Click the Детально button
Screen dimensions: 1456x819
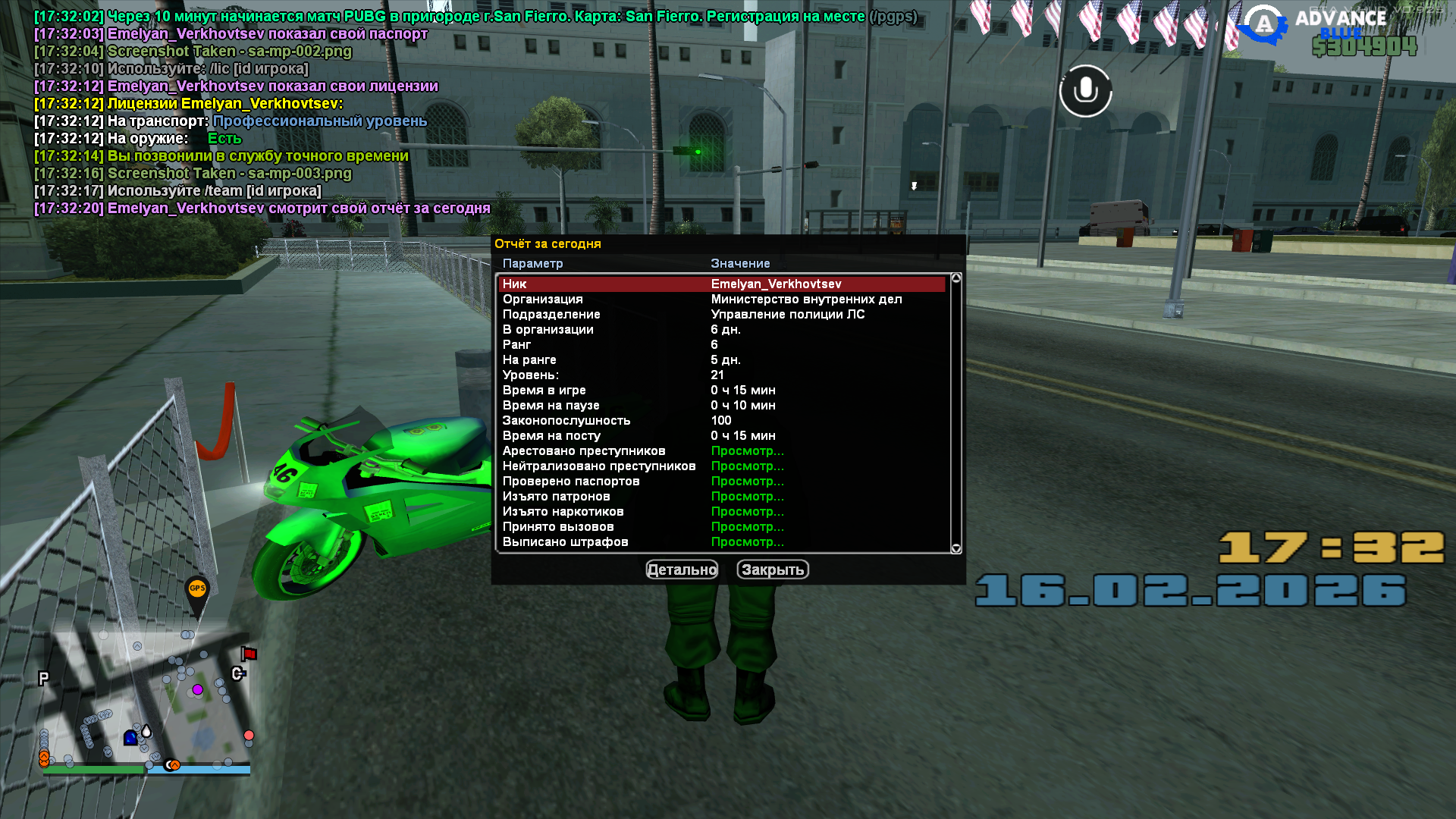pyautogui.click(x=681, y=570)
